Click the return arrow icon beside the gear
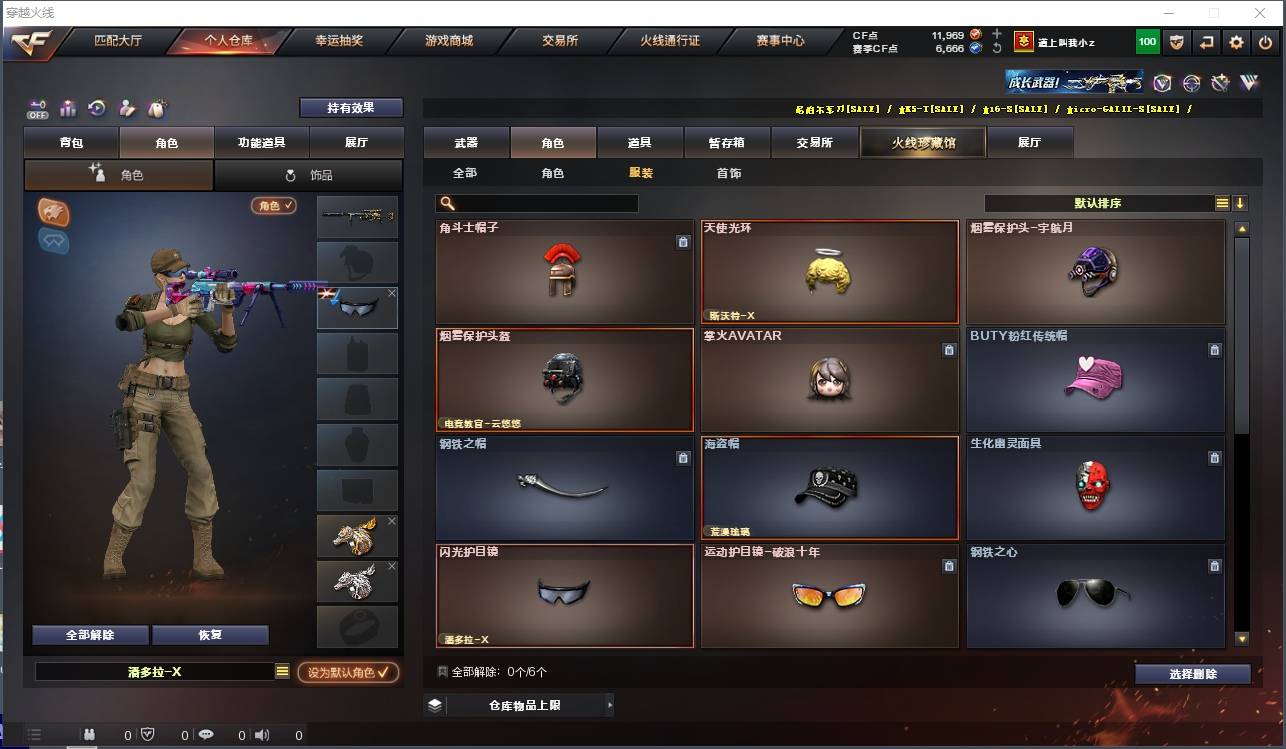The height and width of the screenshot is (749, 1286). coord(1206,42)
